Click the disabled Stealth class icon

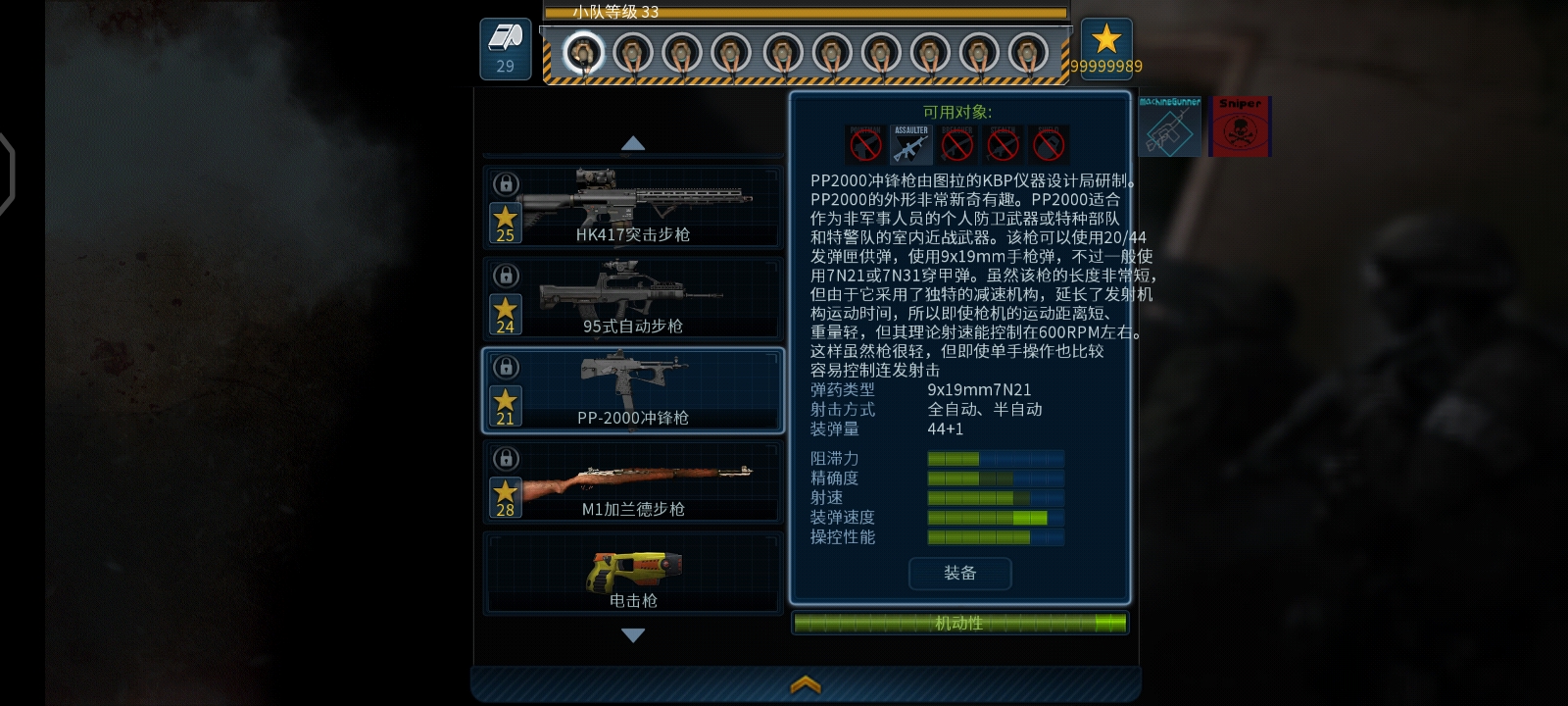point(1003,144)
